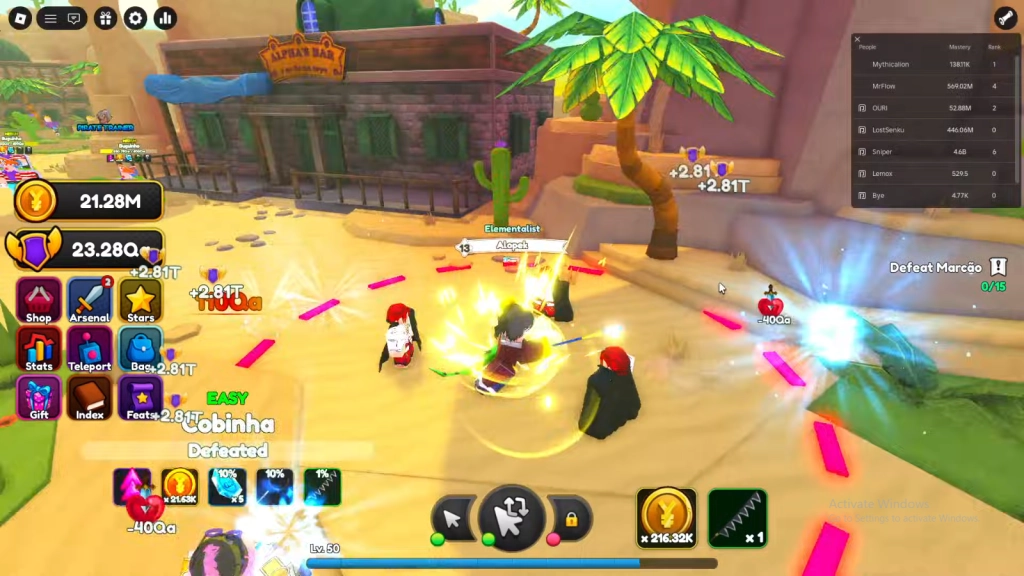This screenshot has height=576, width=1024.
Task: Open the Feats scroll menu
Action: point(140,397)
